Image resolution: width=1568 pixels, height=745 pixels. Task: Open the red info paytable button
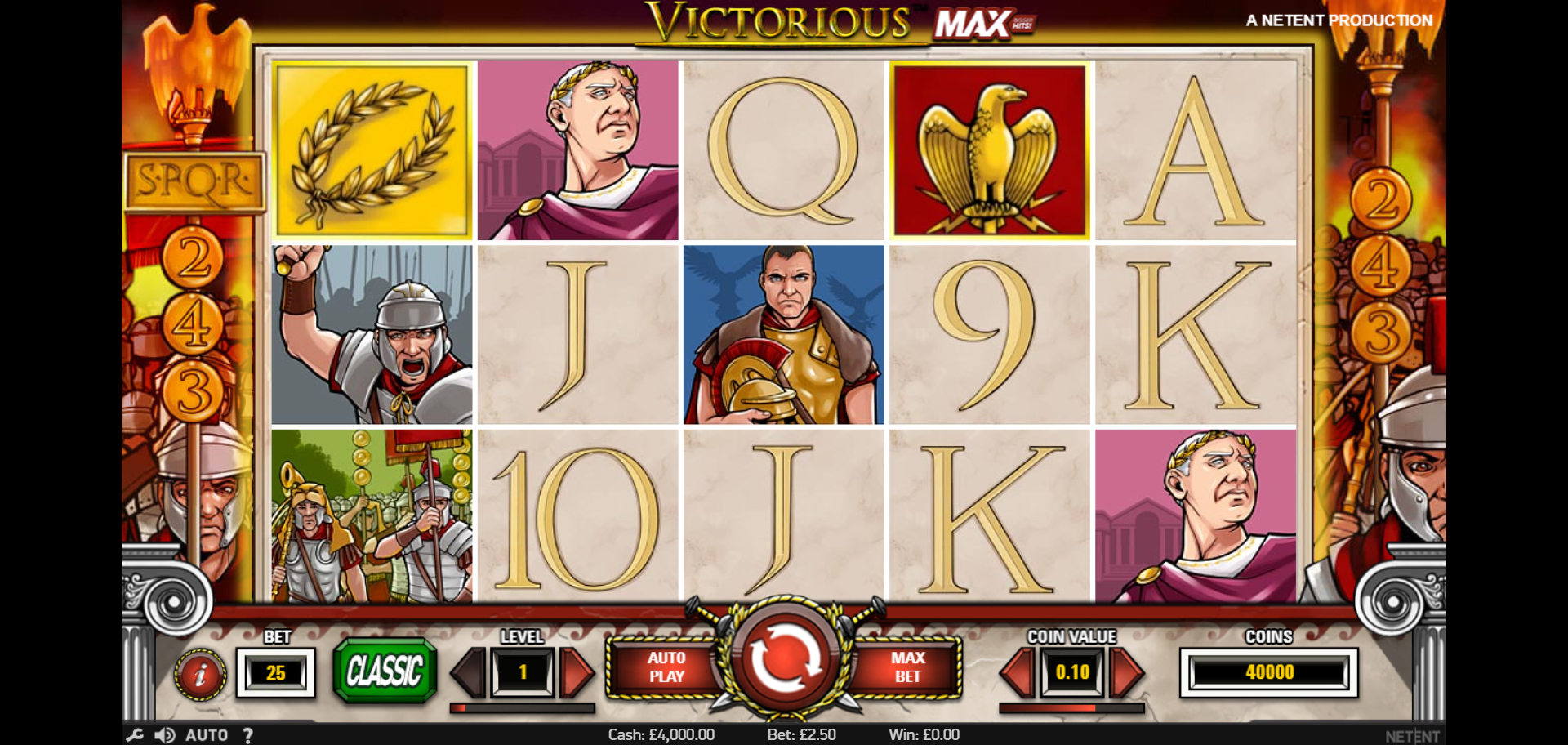coord(199,674)
